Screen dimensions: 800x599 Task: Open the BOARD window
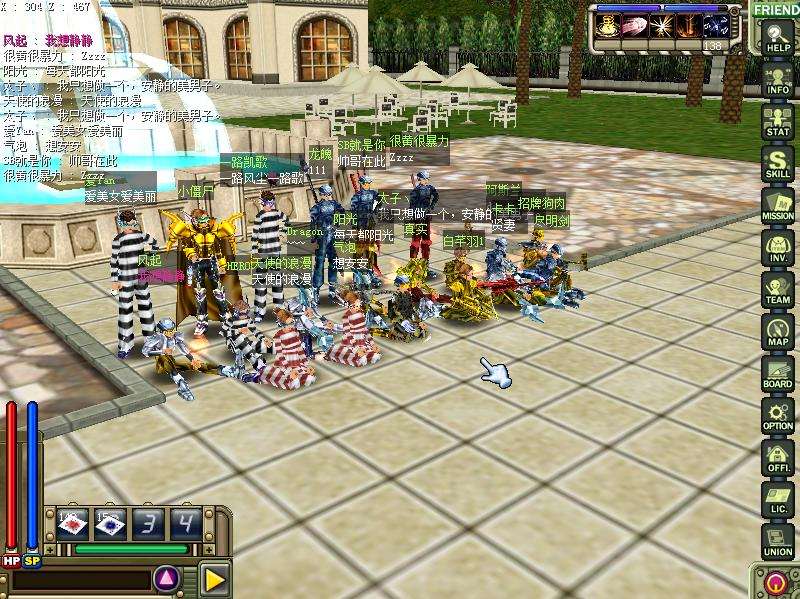click(777, 372)
